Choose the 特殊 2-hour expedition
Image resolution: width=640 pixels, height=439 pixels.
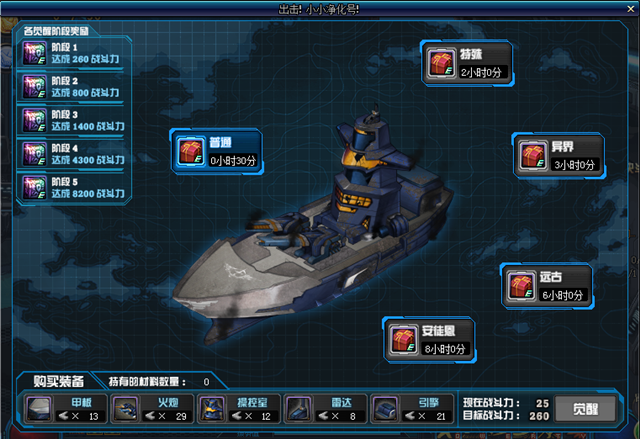(x=466, y=65)
